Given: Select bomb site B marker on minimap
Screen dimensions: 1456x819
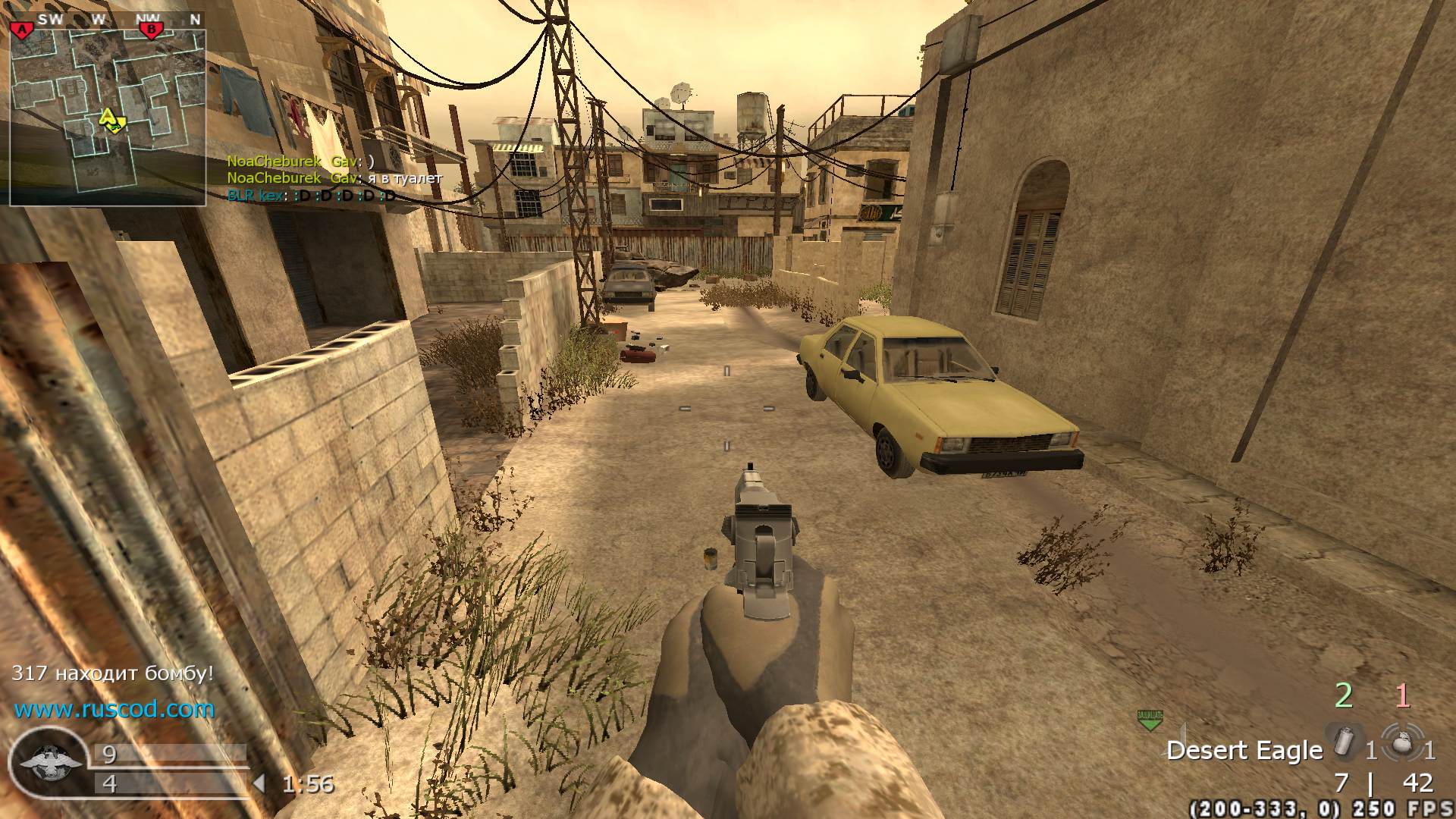Looking at the screenshot, I should point(152,30).
